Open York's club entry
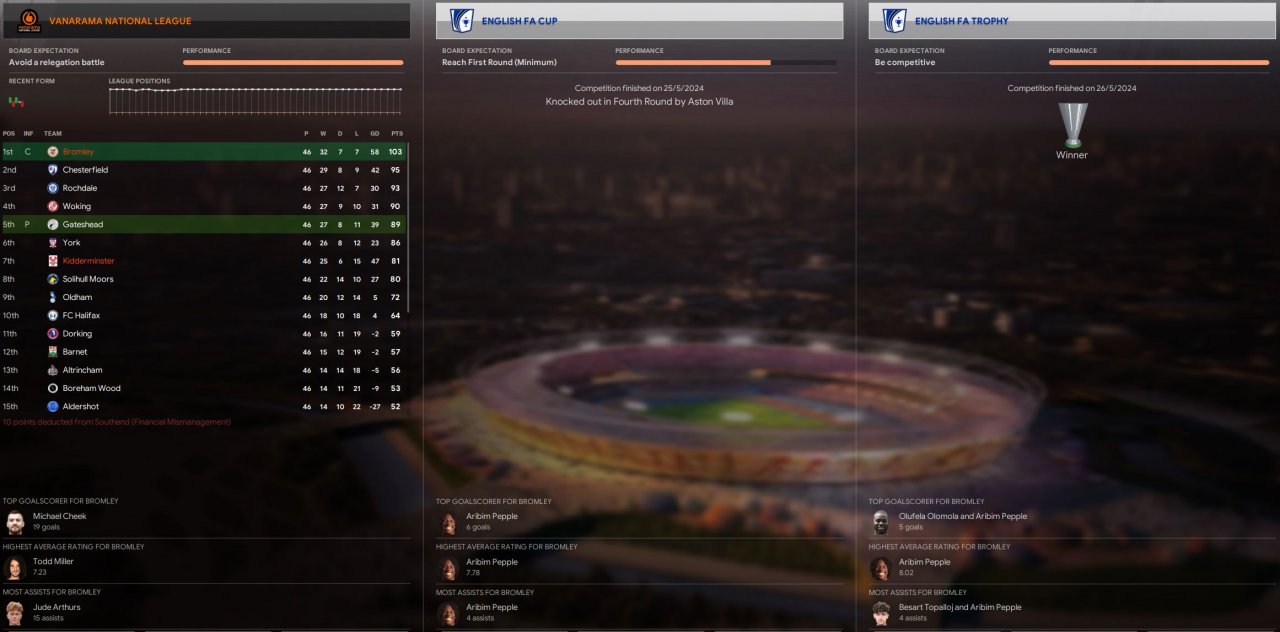1280x632 pixels. pos(71,243)
